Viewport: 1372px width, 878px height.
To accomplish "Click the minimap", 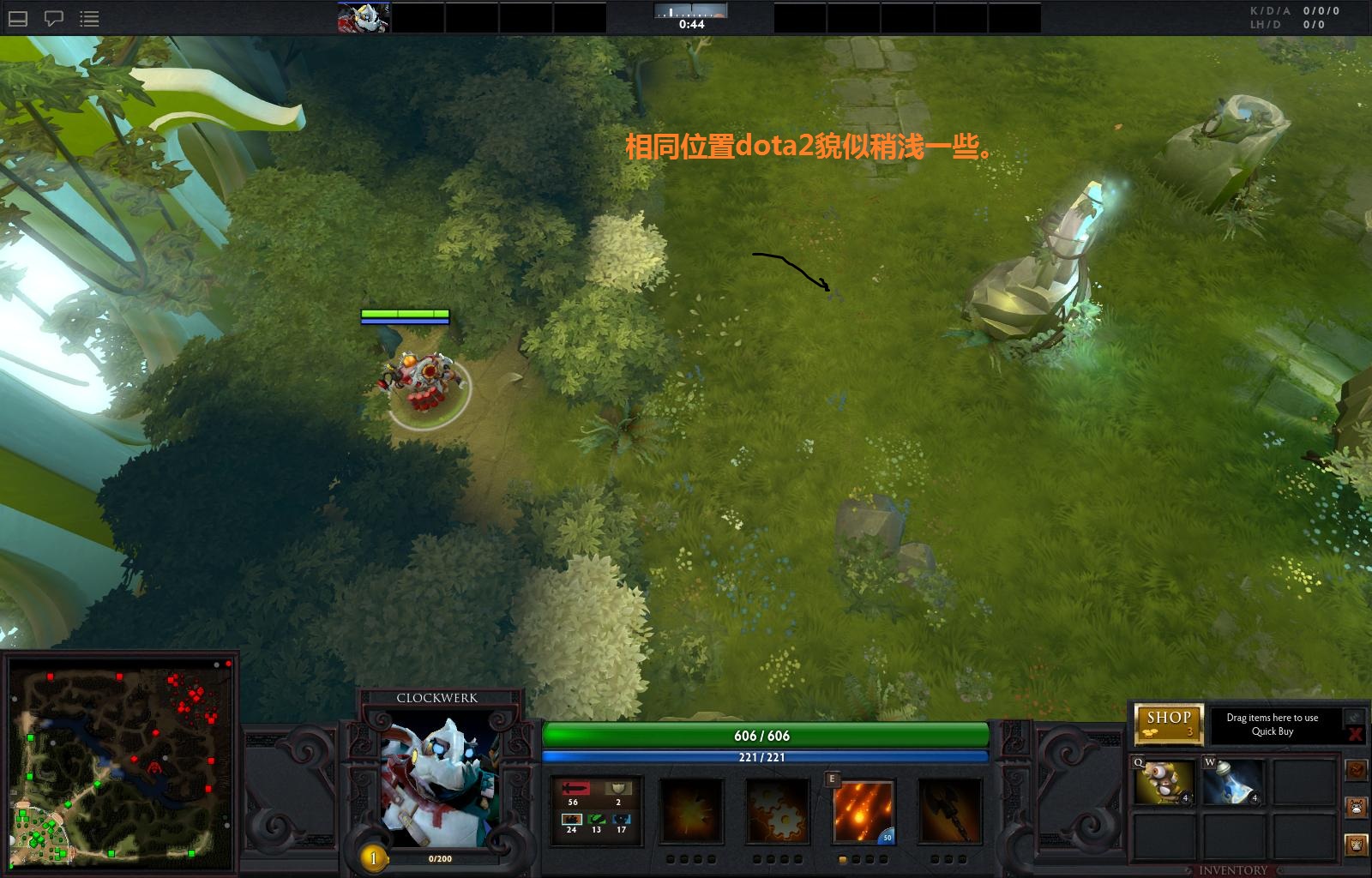I will [x=120, y=761].
